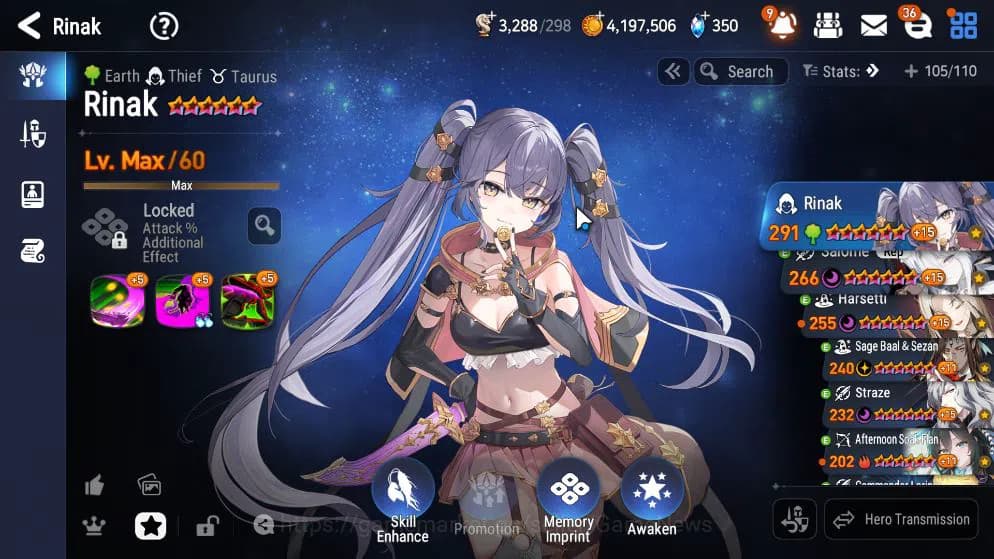This screenshot has height=559, width=994.
Task: Go back using the arrow beside Rinak
Action: tap(30, 26)
